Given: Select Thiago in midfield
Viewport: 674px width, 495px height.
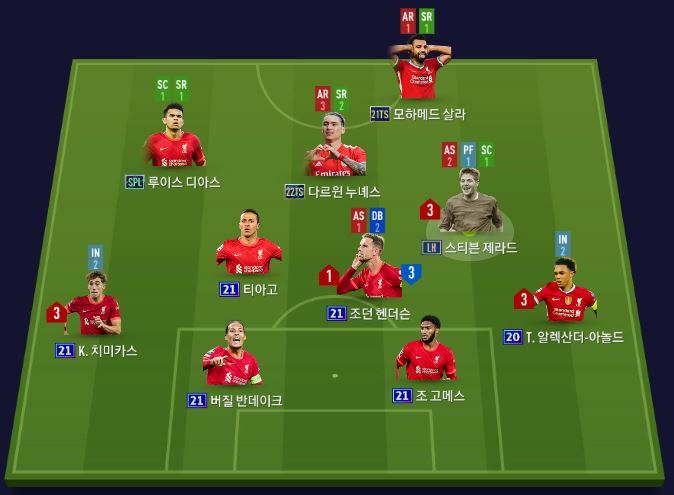Looking at the screenshot, I should click(x=248, y=245).
